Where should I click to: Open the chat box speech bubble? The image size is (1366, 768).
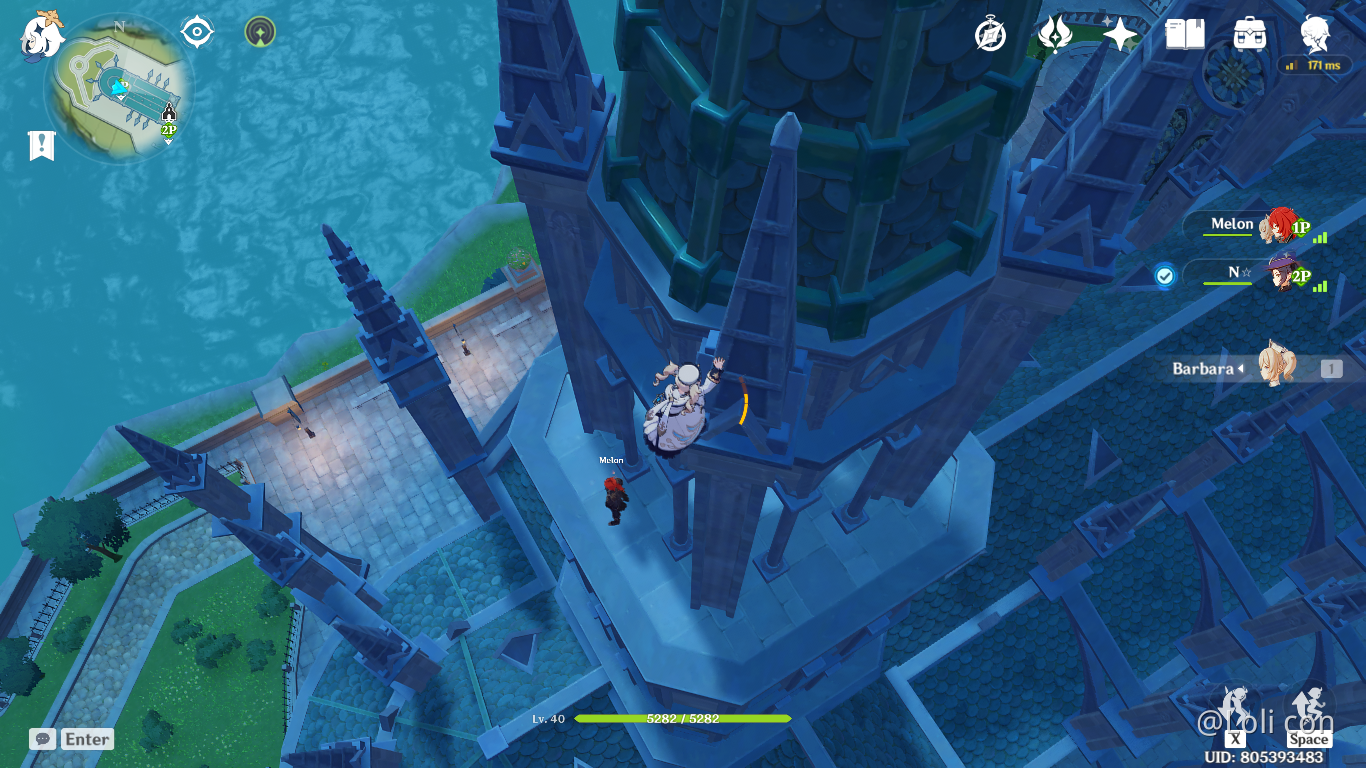(x=42, y=739)
